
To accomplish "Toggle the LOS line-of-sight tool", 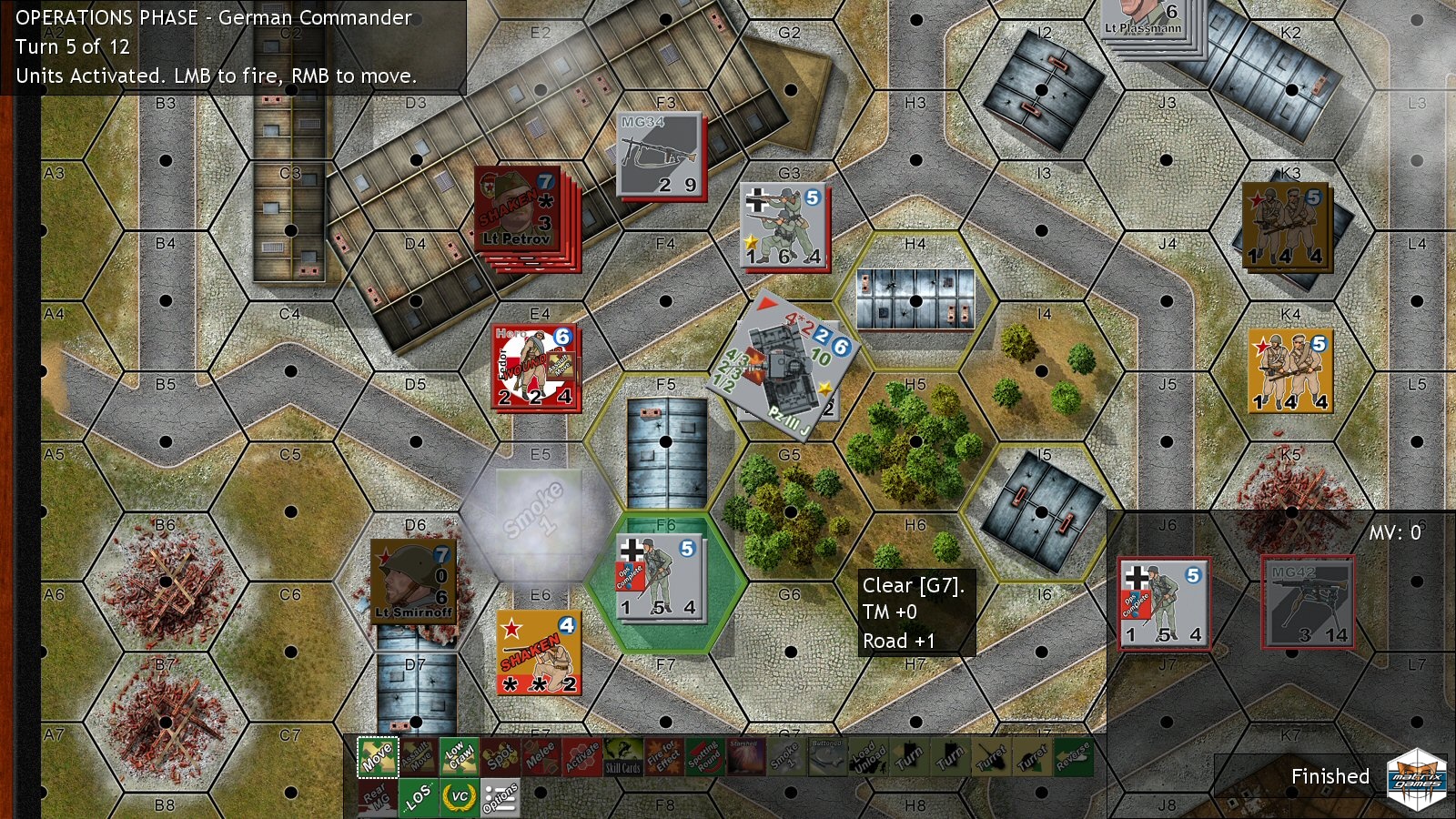I will pyautogui.click(x=418, y=797).
